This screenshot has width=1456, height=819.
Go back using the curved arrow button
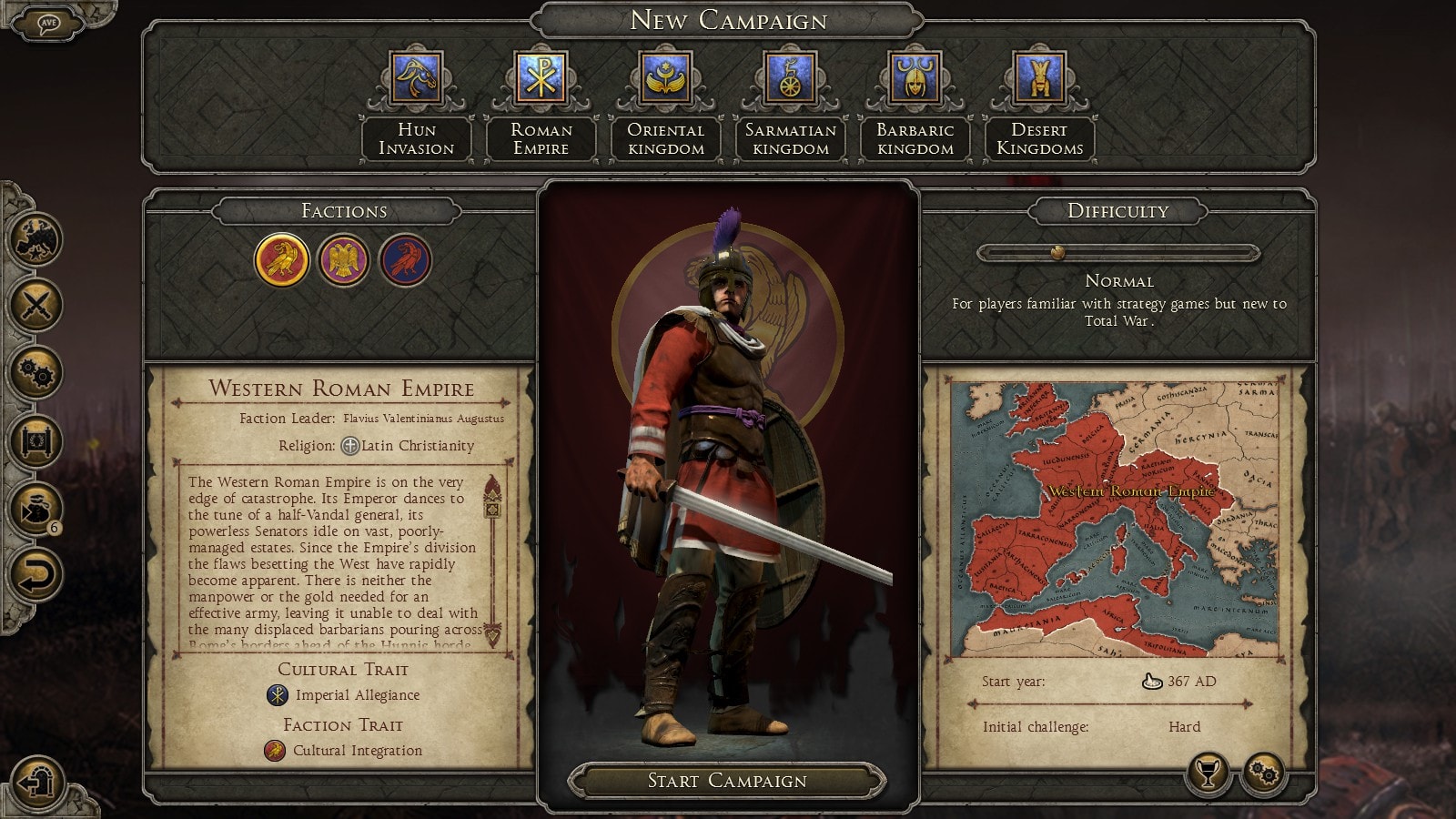coord(35,575)
